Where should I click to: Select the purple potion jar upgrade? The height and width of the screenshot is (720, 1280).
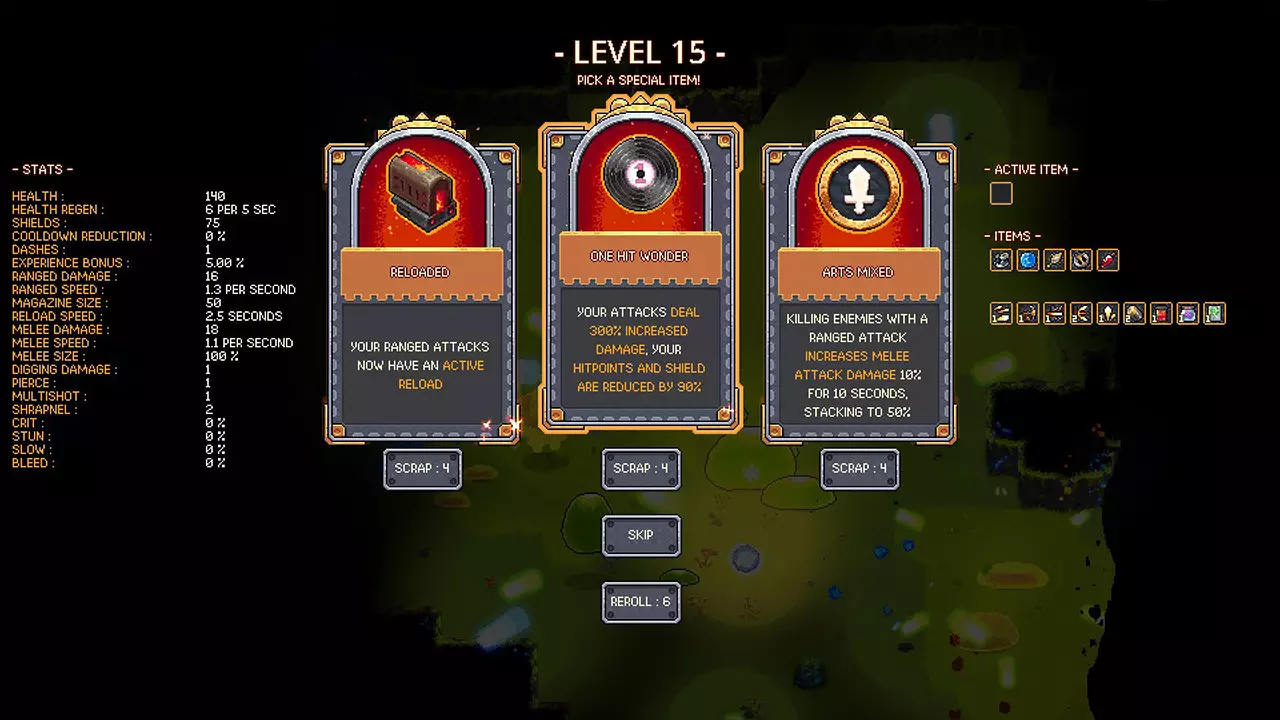(1187, 314)
